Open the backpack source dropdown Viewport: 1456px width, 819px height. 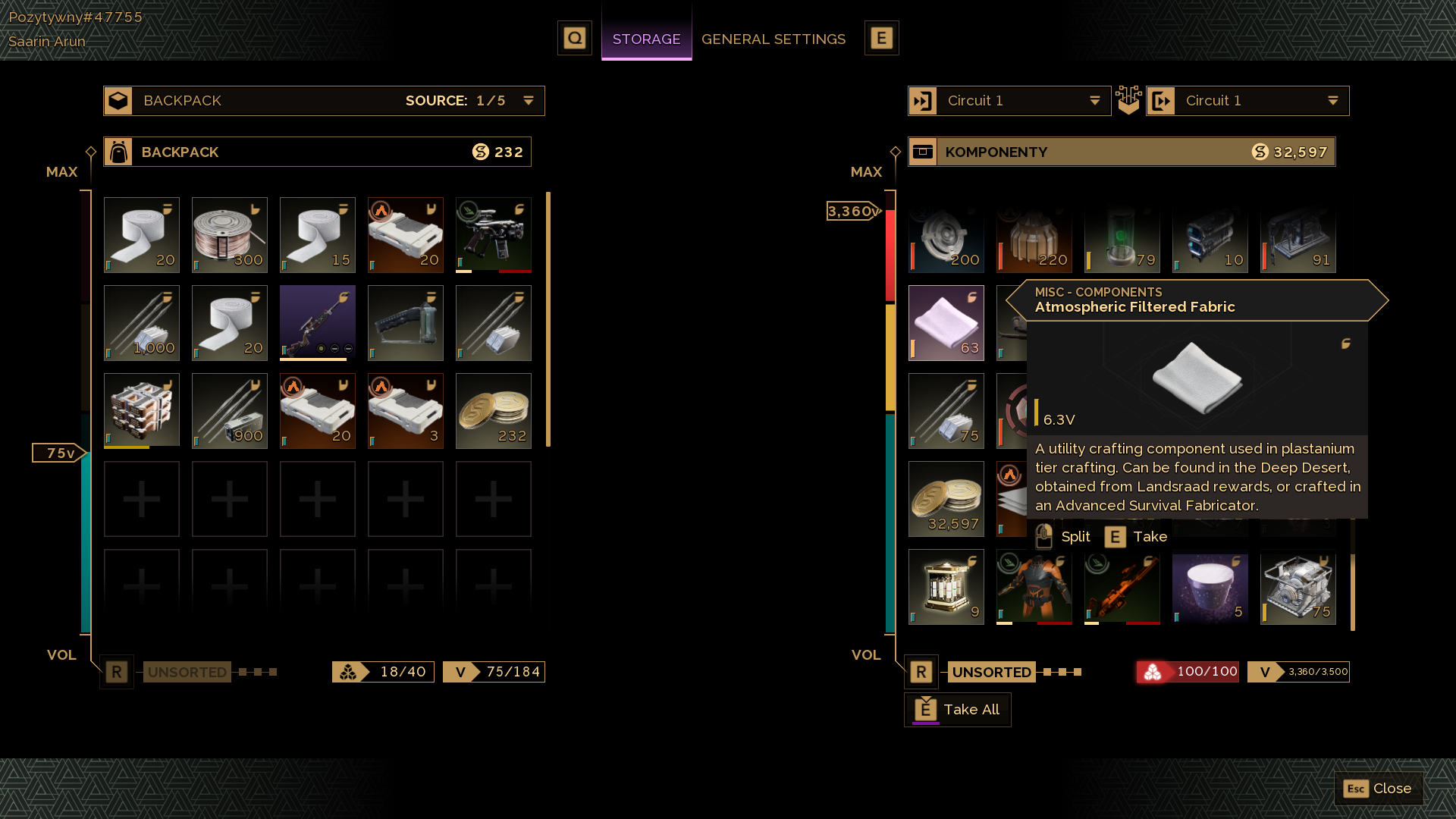529,101
